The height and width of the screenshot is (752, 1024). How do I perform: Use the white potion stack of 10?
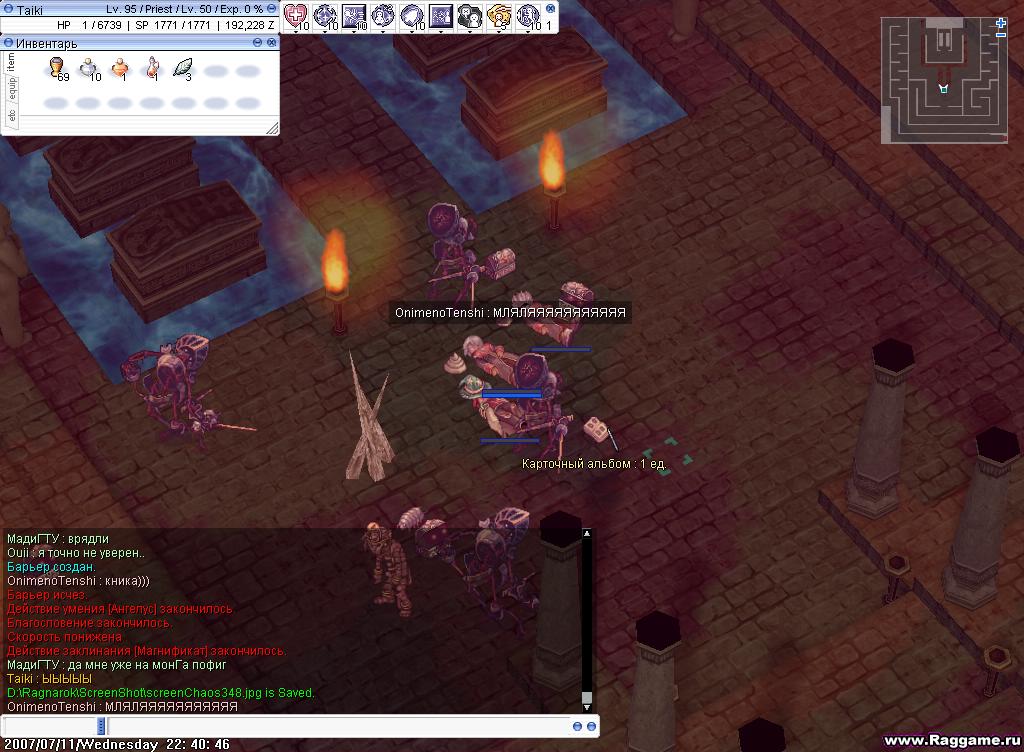[x=89, y=68]
